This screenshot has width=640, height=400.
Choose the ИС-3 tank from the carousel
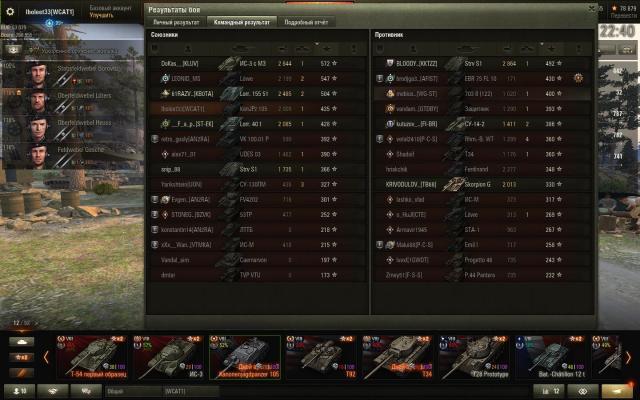(170, 356)
